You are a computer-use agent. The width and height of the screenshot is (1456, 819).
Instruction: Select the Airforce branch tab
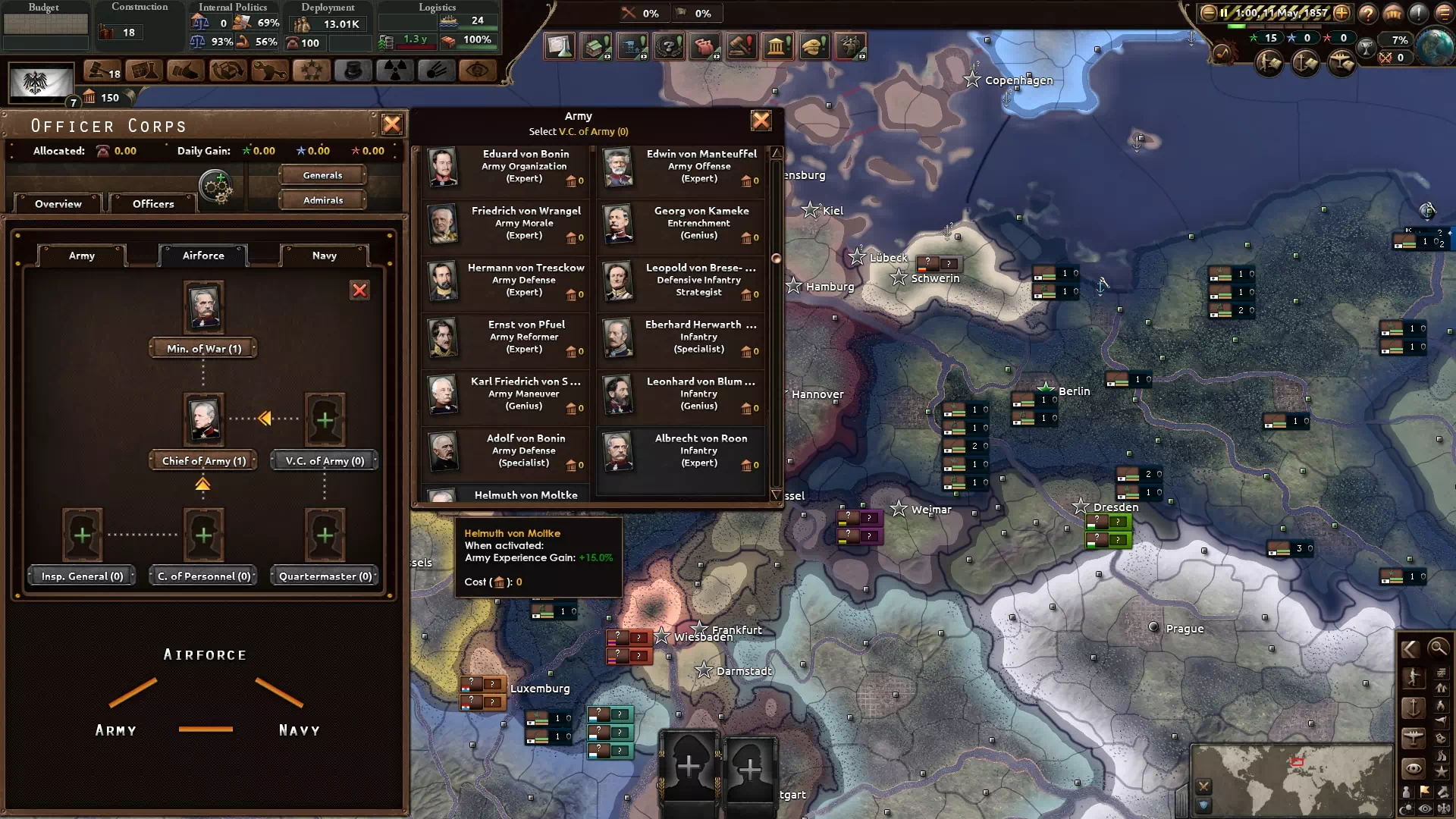click(203, 256)
